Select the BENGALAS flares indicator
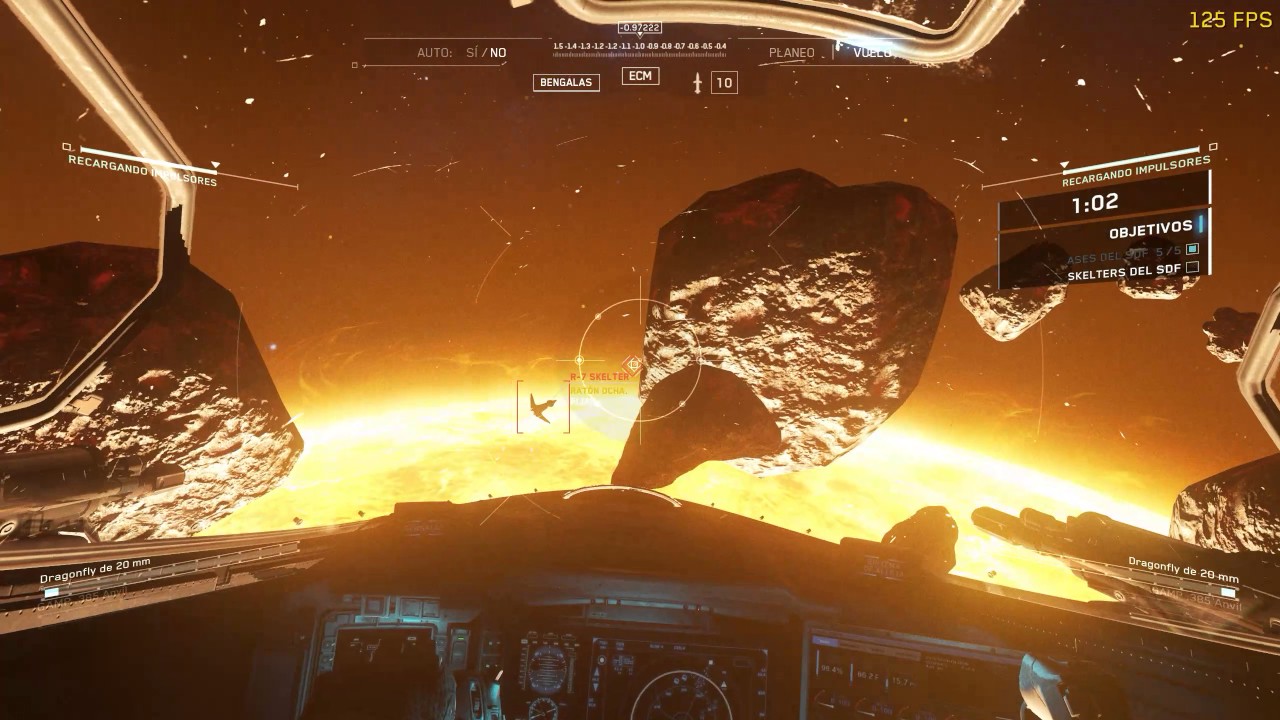This screenshot has width=1280, height=720. pos(566,82)
